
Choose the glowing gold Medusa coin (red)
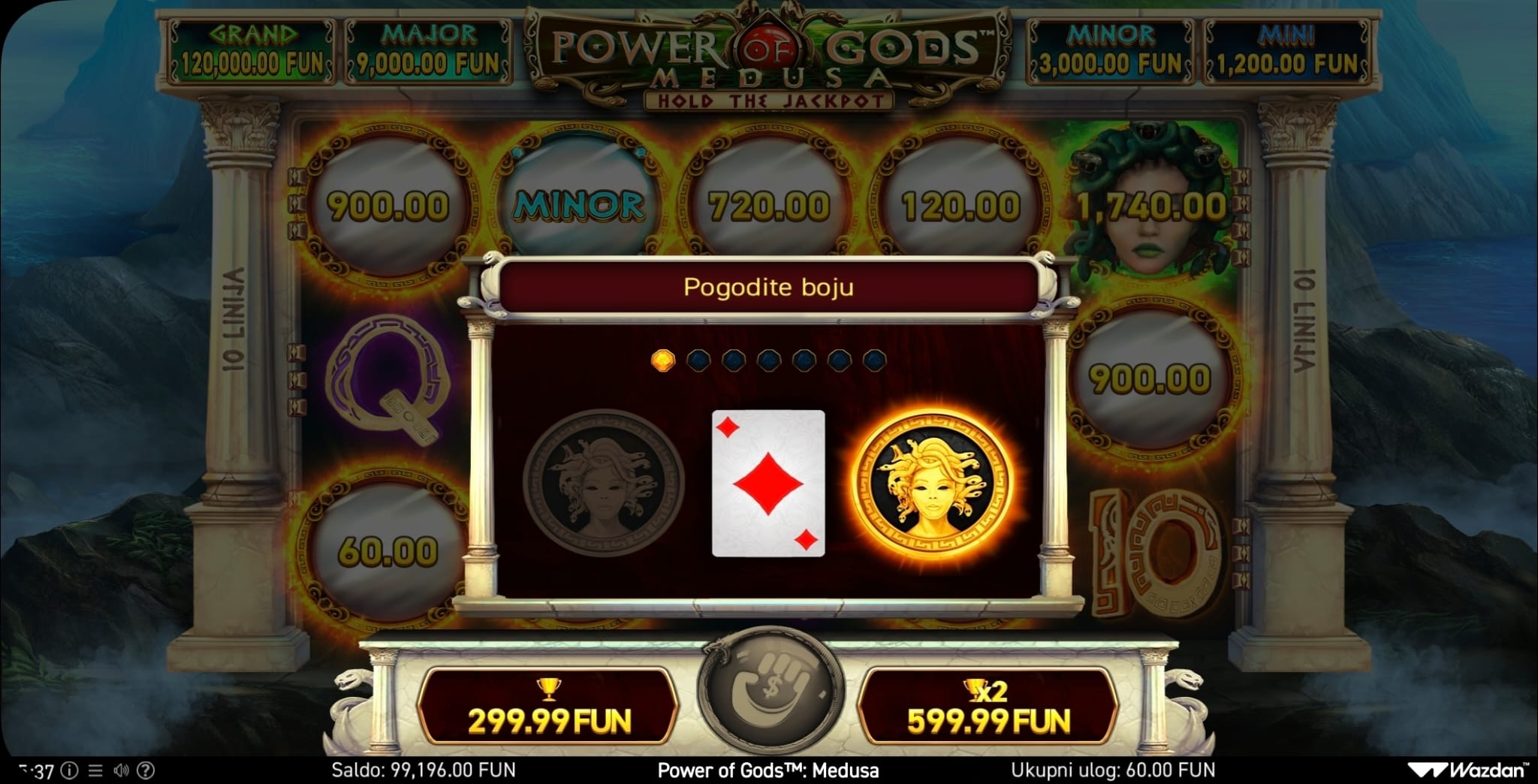(933, 482)
